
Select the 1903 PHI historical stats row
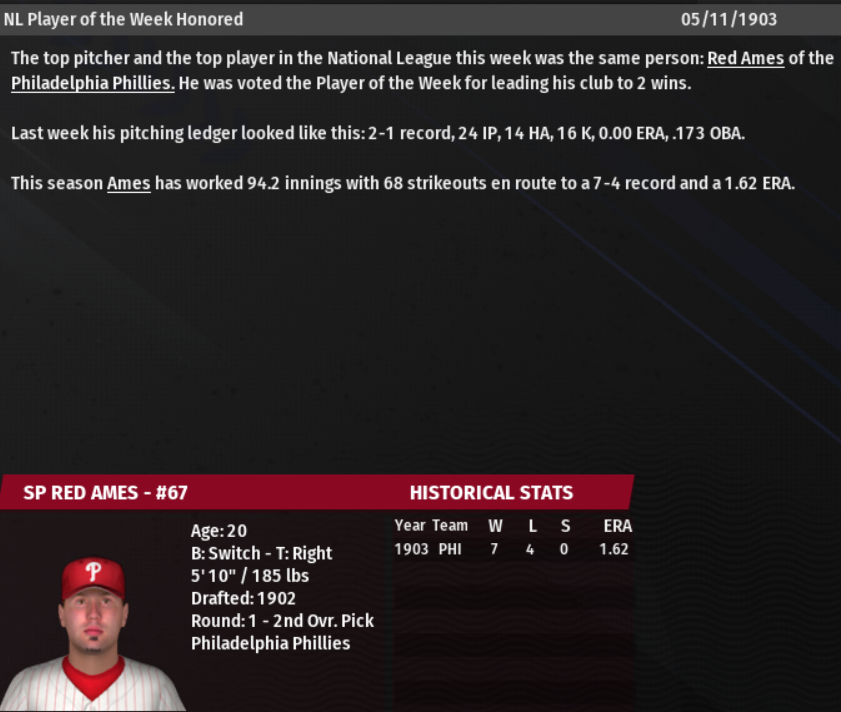[512, 549]
